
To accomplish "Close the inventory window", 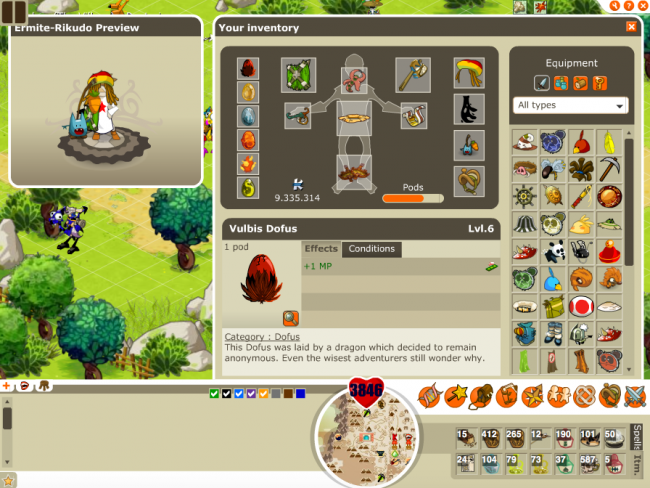I will pos(631,27).
